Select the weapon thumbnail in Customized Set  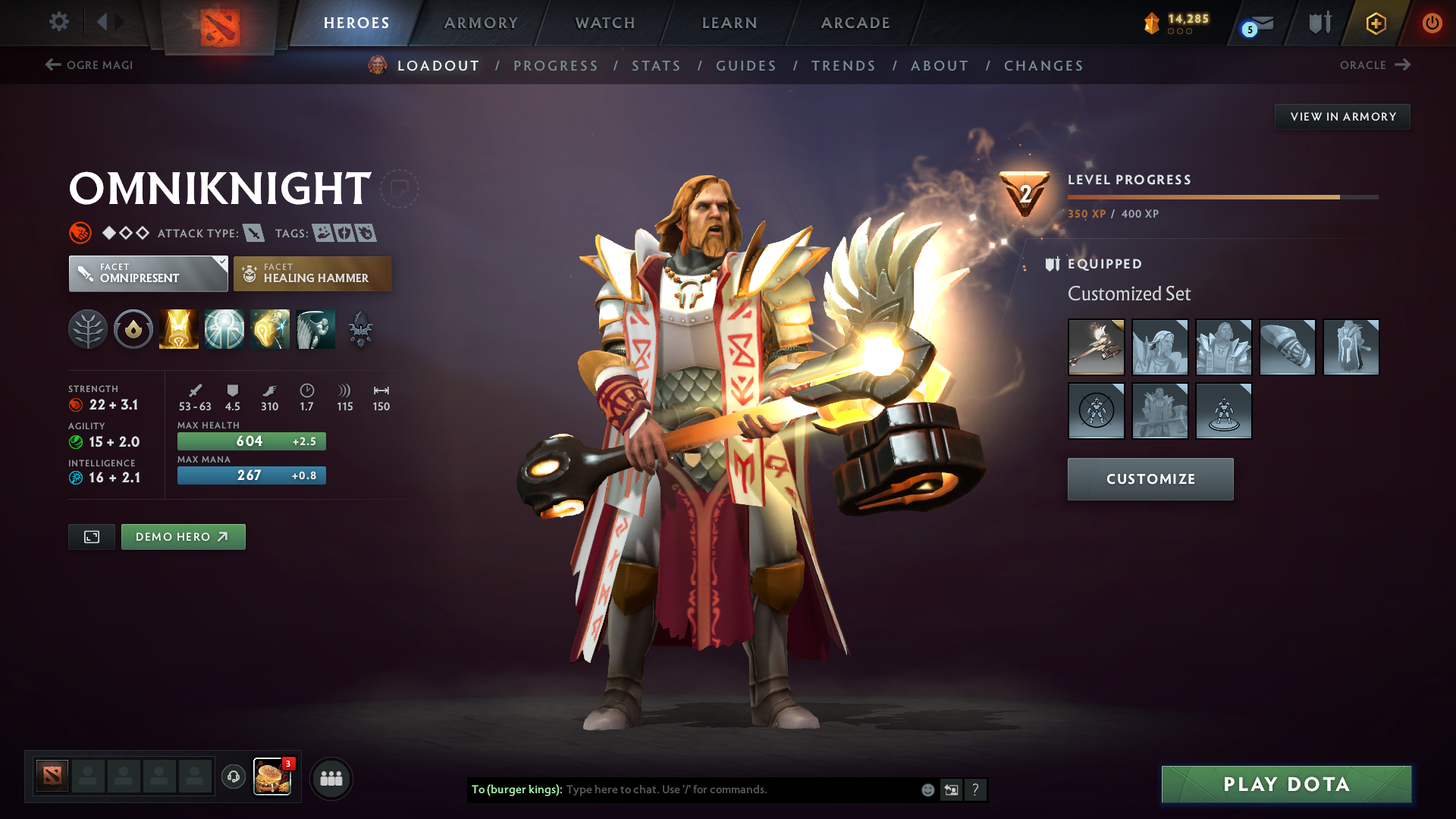click(1097, 347)
